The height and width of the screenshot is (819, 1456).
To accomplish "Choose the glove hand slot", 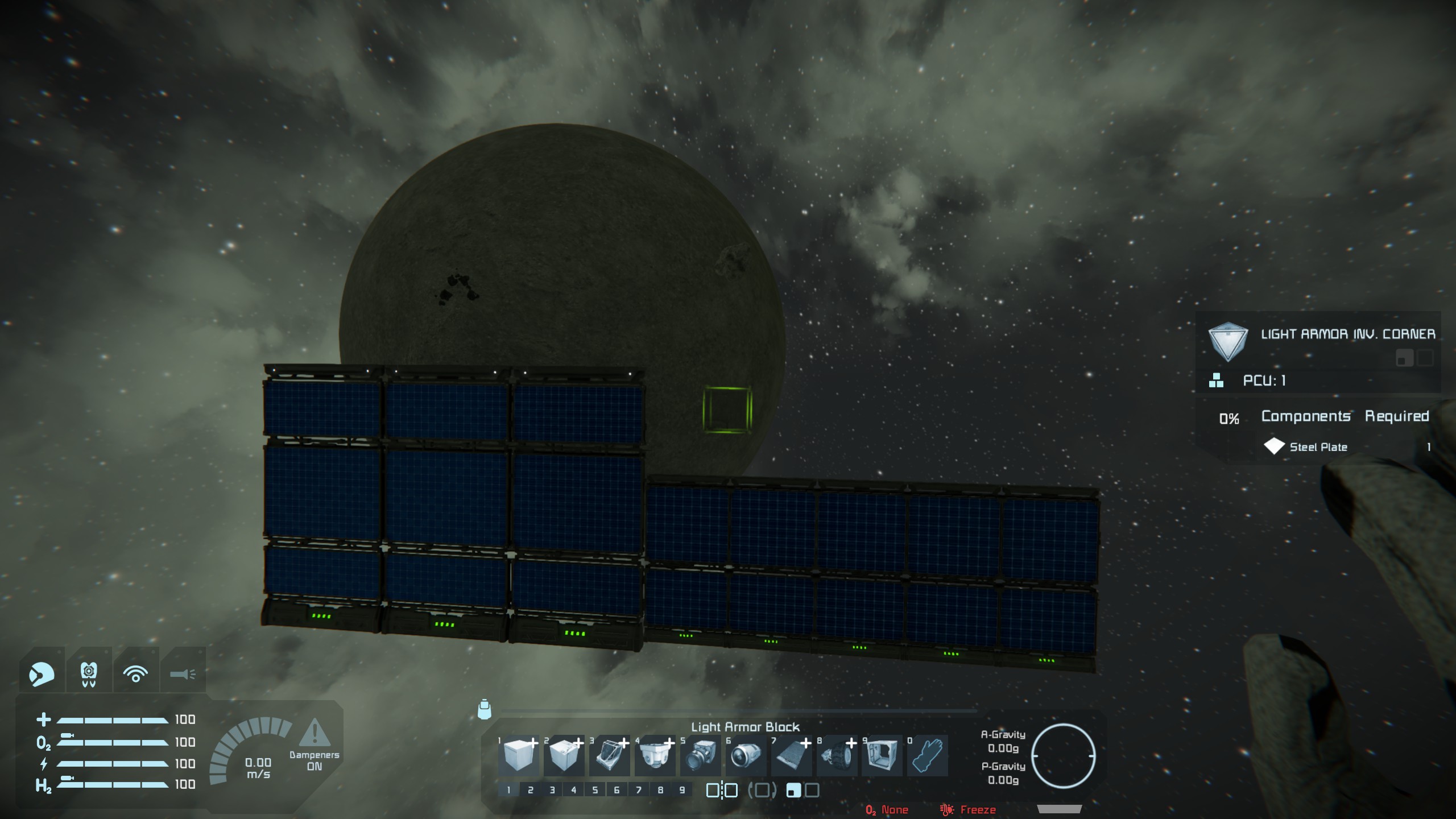I will point(928,755).
